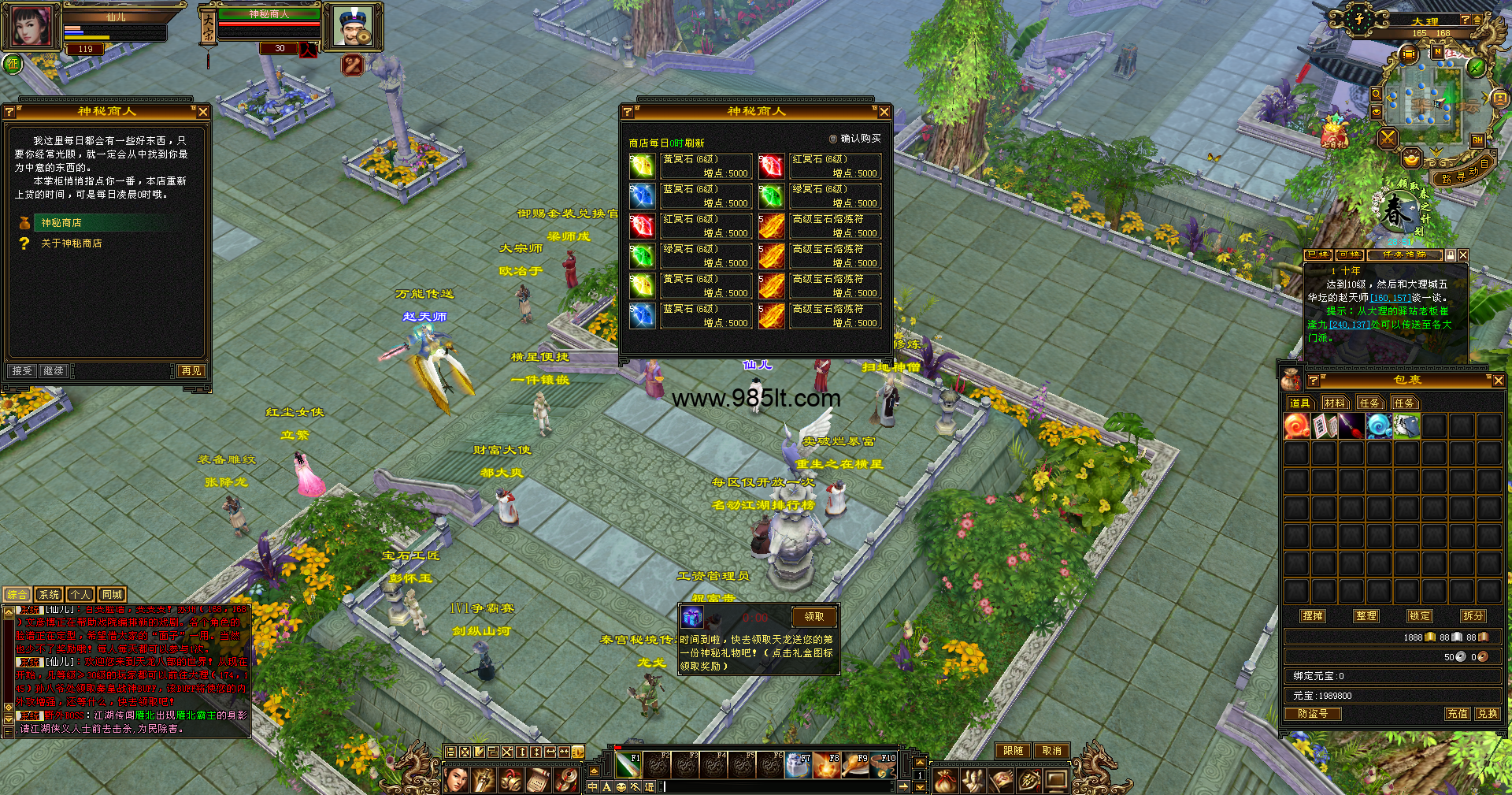
Task: Select the orange swirl shell item
Action: coord(1296,426)
